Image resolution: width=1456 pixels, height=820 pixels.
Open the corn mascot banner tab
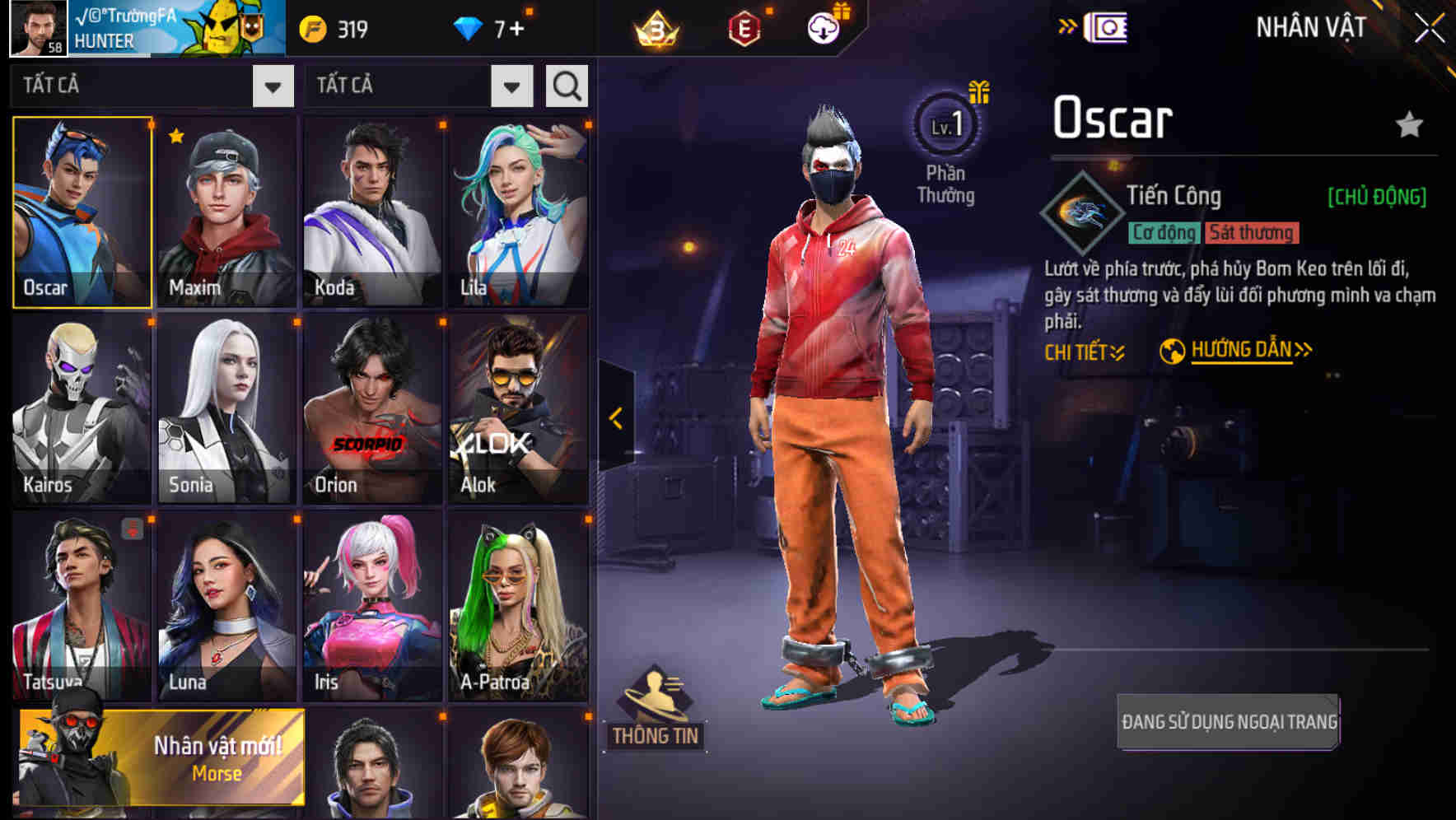pyautogui.click(x=221, y=27)
